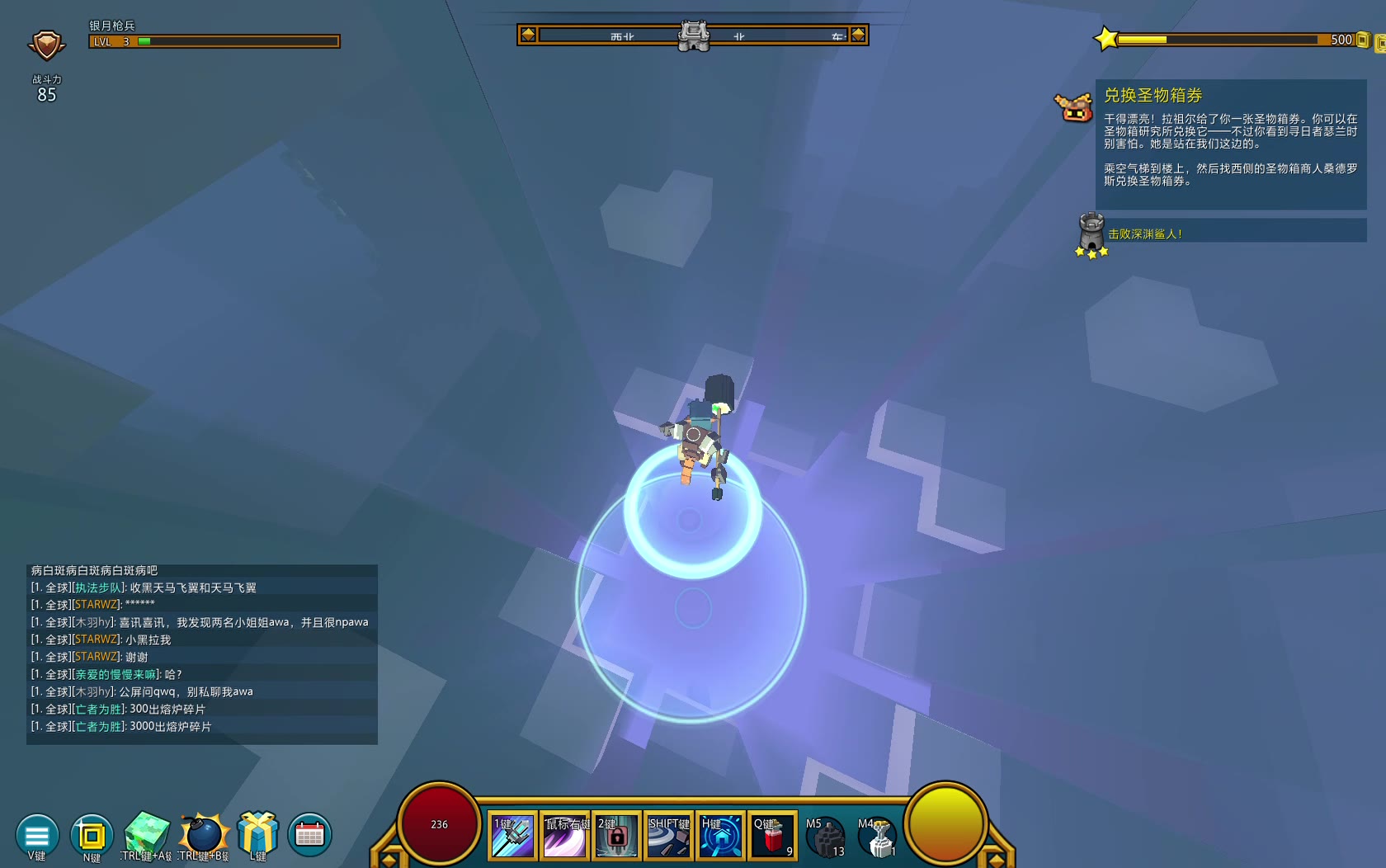Open the 兑换圣物箱券 quest panel
The image size is (1386, 868).
coord(1230,144)
